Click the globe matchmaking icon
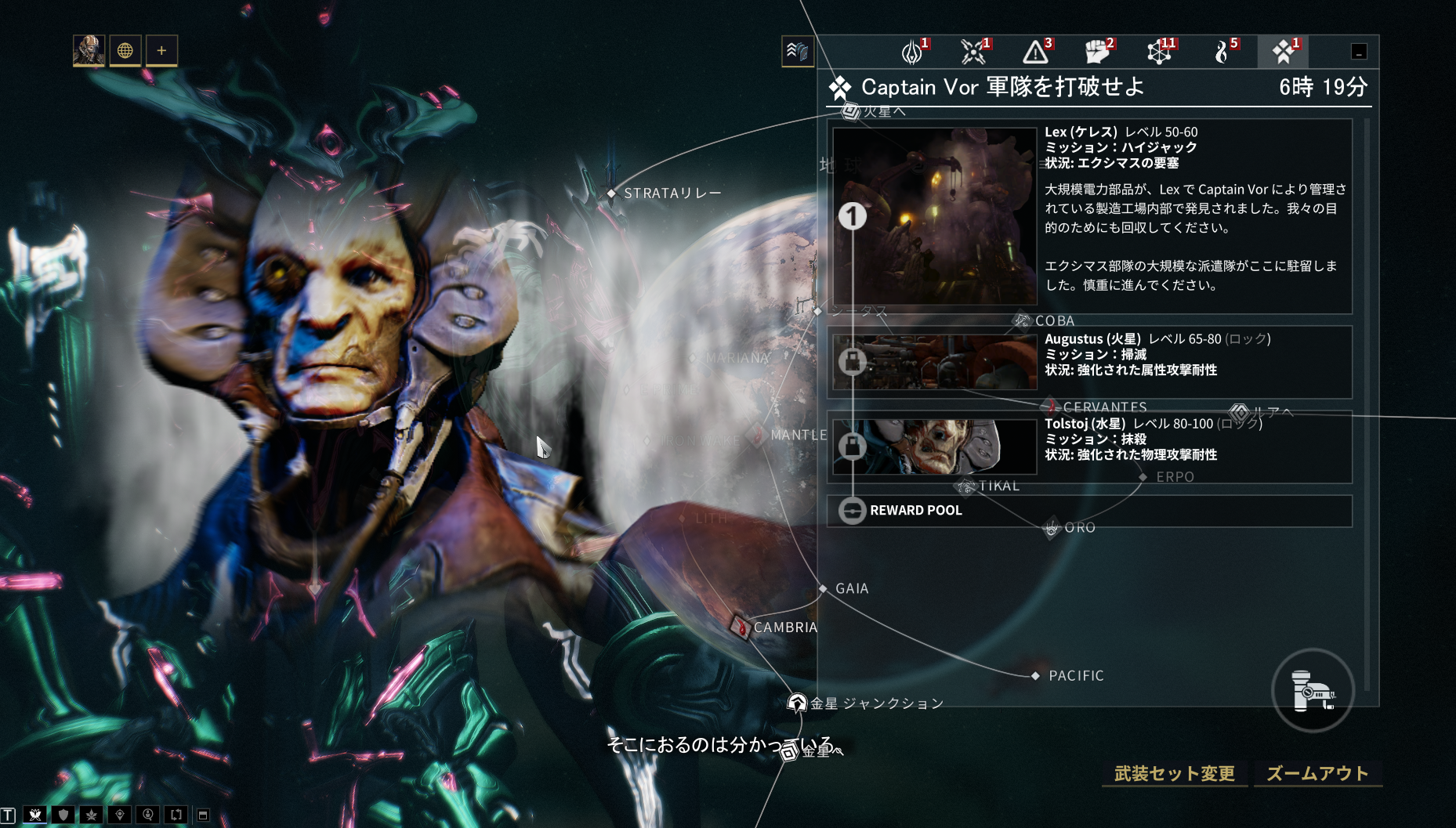This screenshot has width=1456, height=828. [125, 51]
